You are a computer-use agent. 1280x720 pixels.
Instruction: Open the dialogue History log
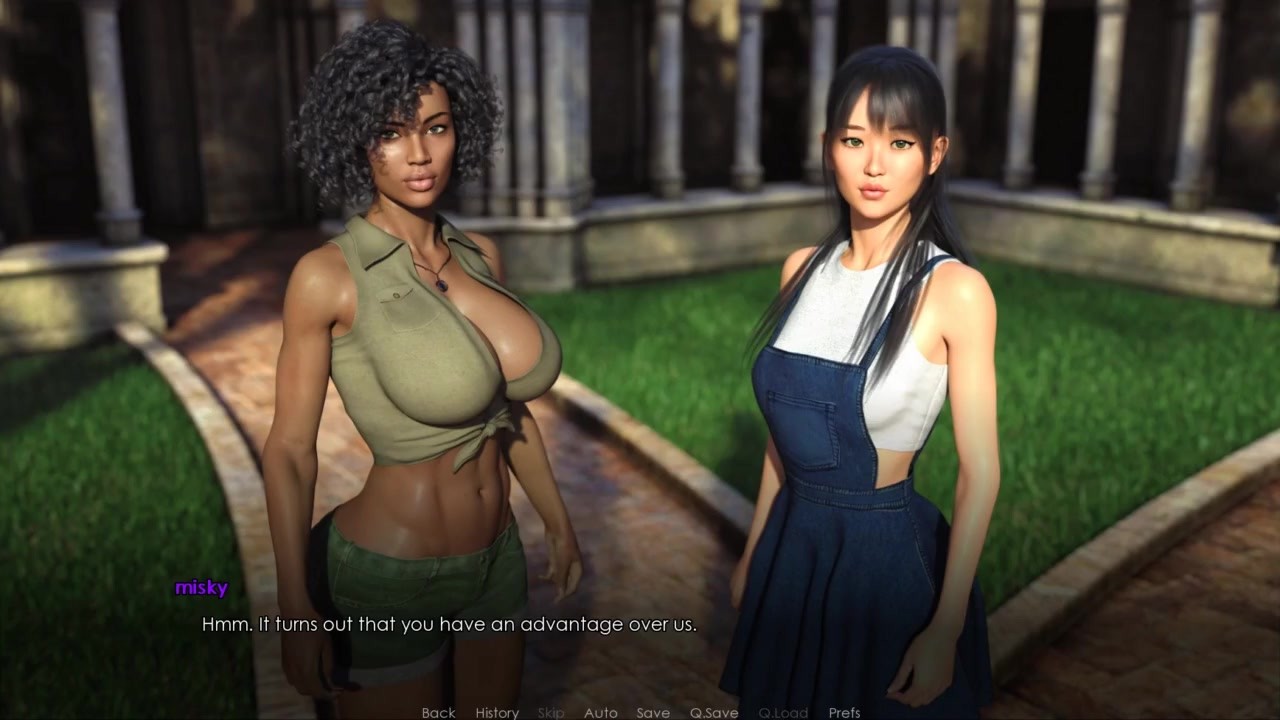click(497, 712)
